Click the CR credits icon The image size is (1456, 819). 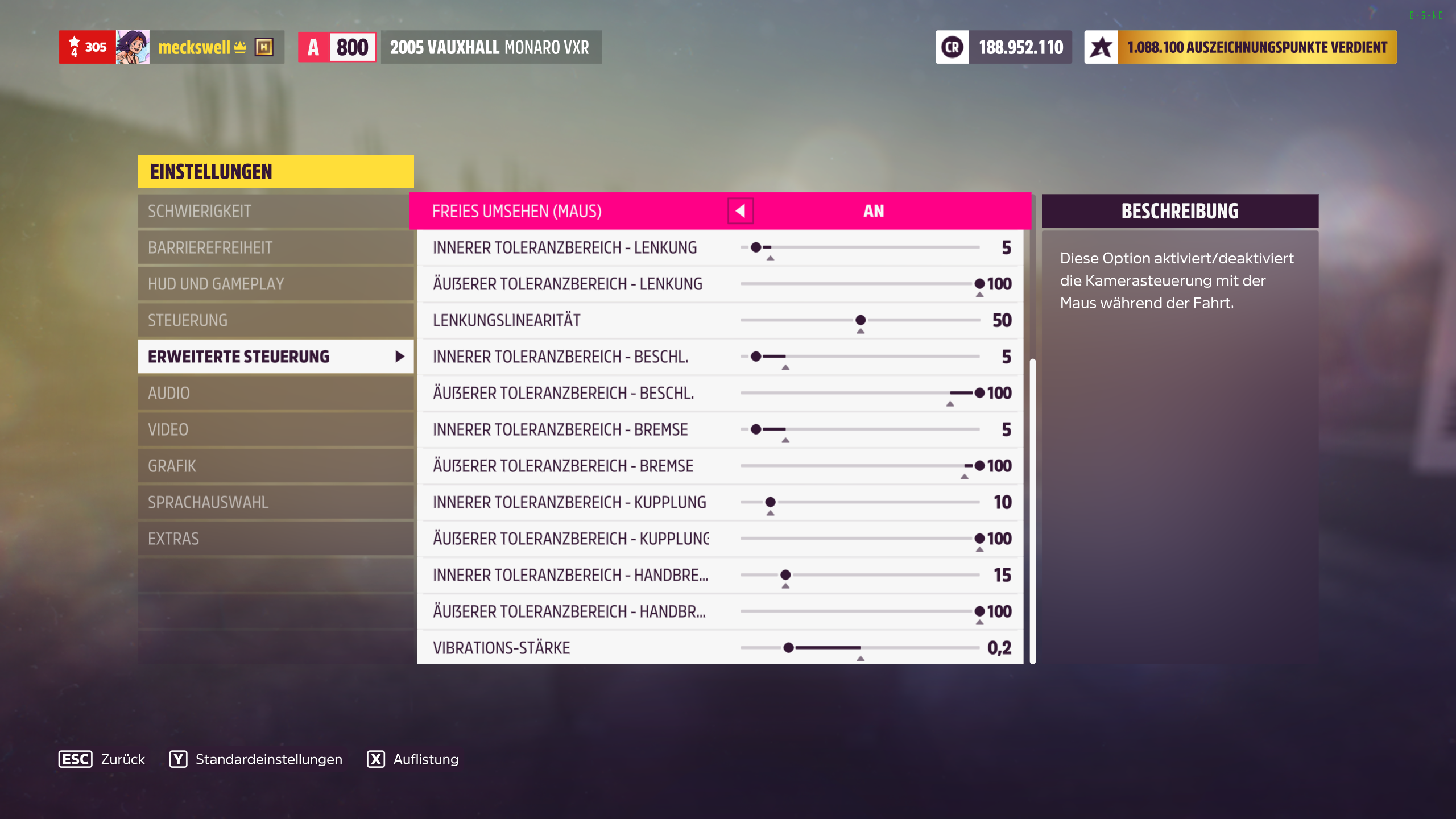pyautogui.click(x=953, y=48)
